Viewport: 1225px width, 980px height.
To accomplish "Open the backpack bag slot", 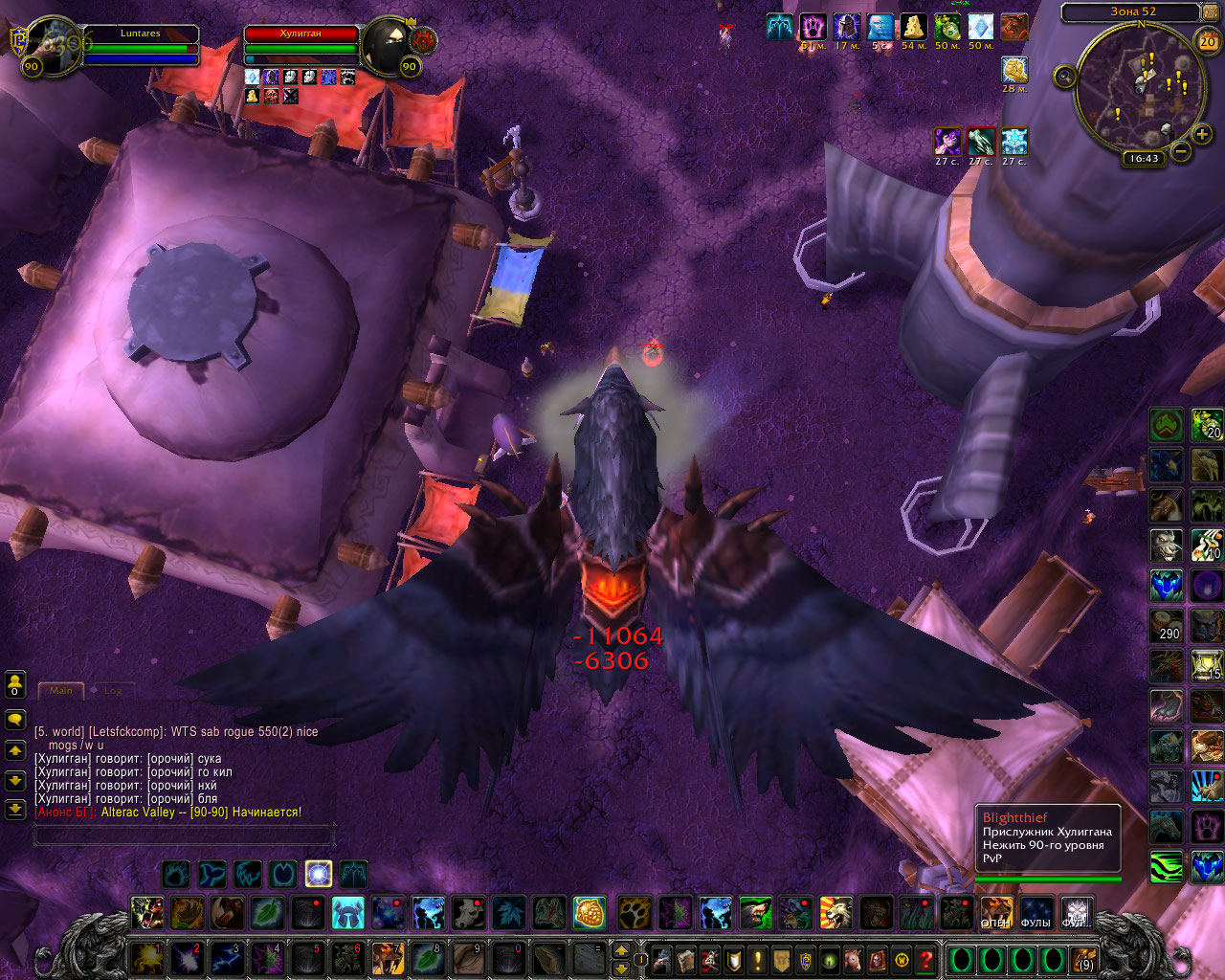I will 1082,959.
